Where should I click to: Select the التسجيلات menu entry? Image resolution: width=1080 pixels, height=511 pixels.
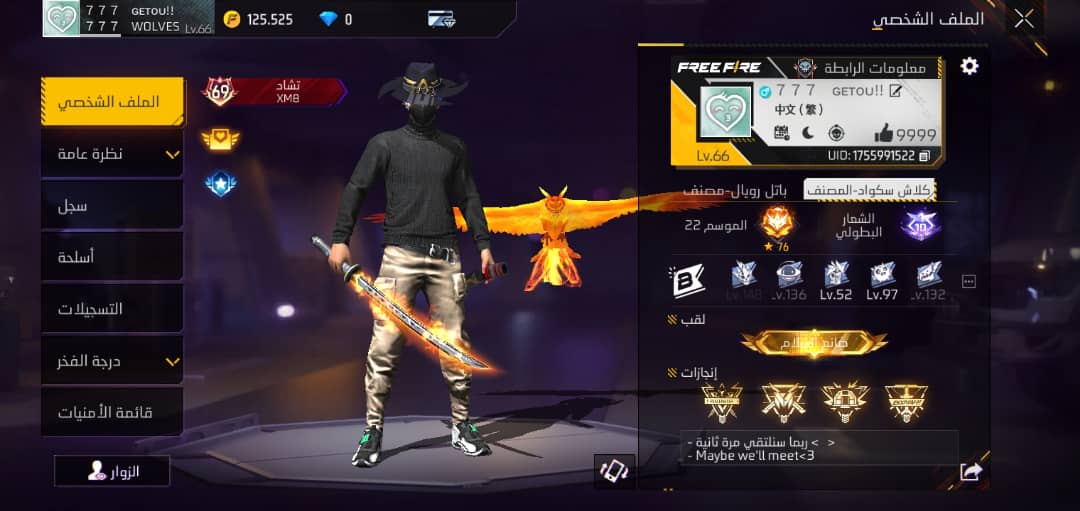[112, 309]
